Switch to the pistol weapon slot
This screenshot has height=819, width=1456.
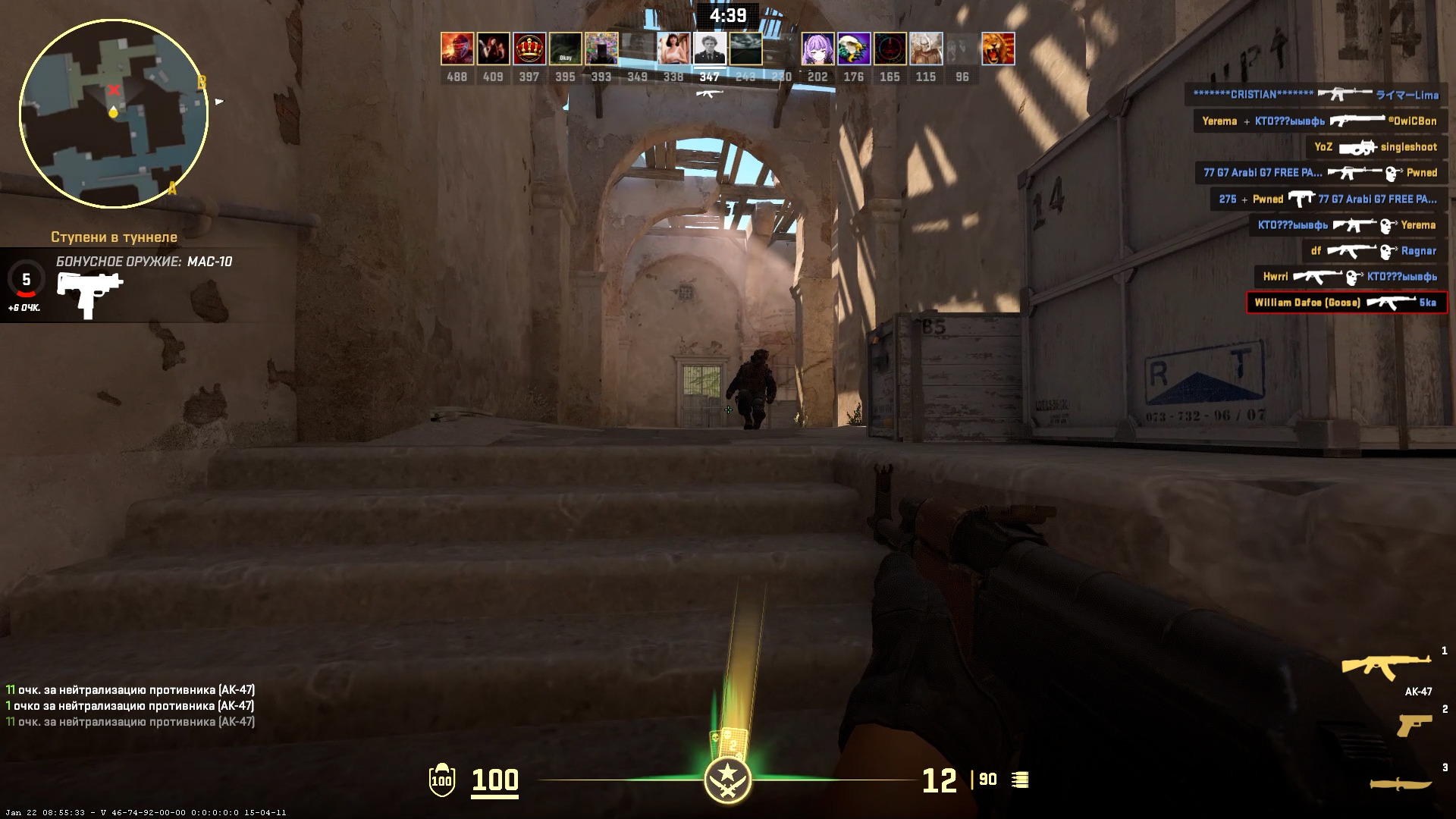[1414, 724]
